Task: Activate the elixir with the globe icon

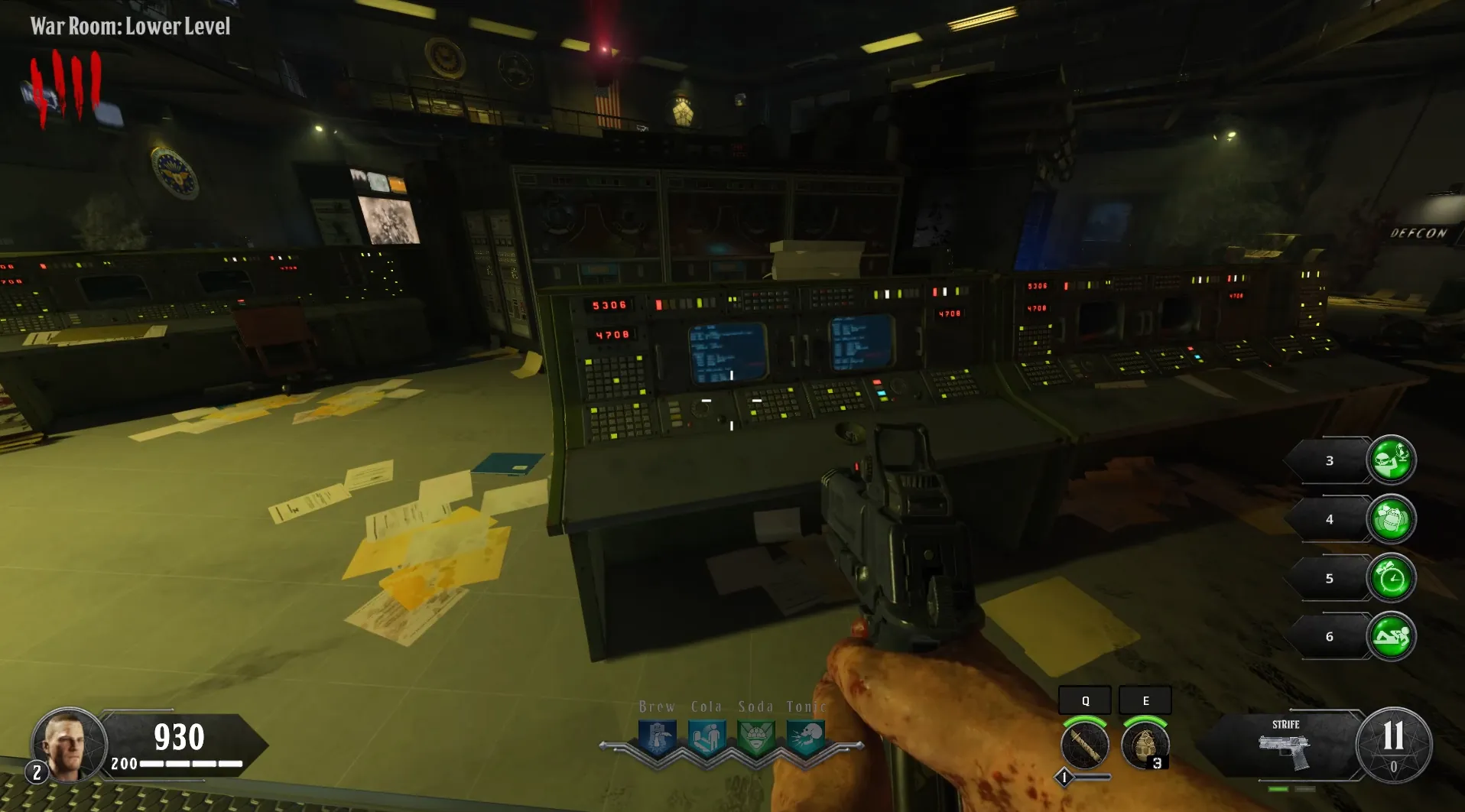Action: (1391, 460)
